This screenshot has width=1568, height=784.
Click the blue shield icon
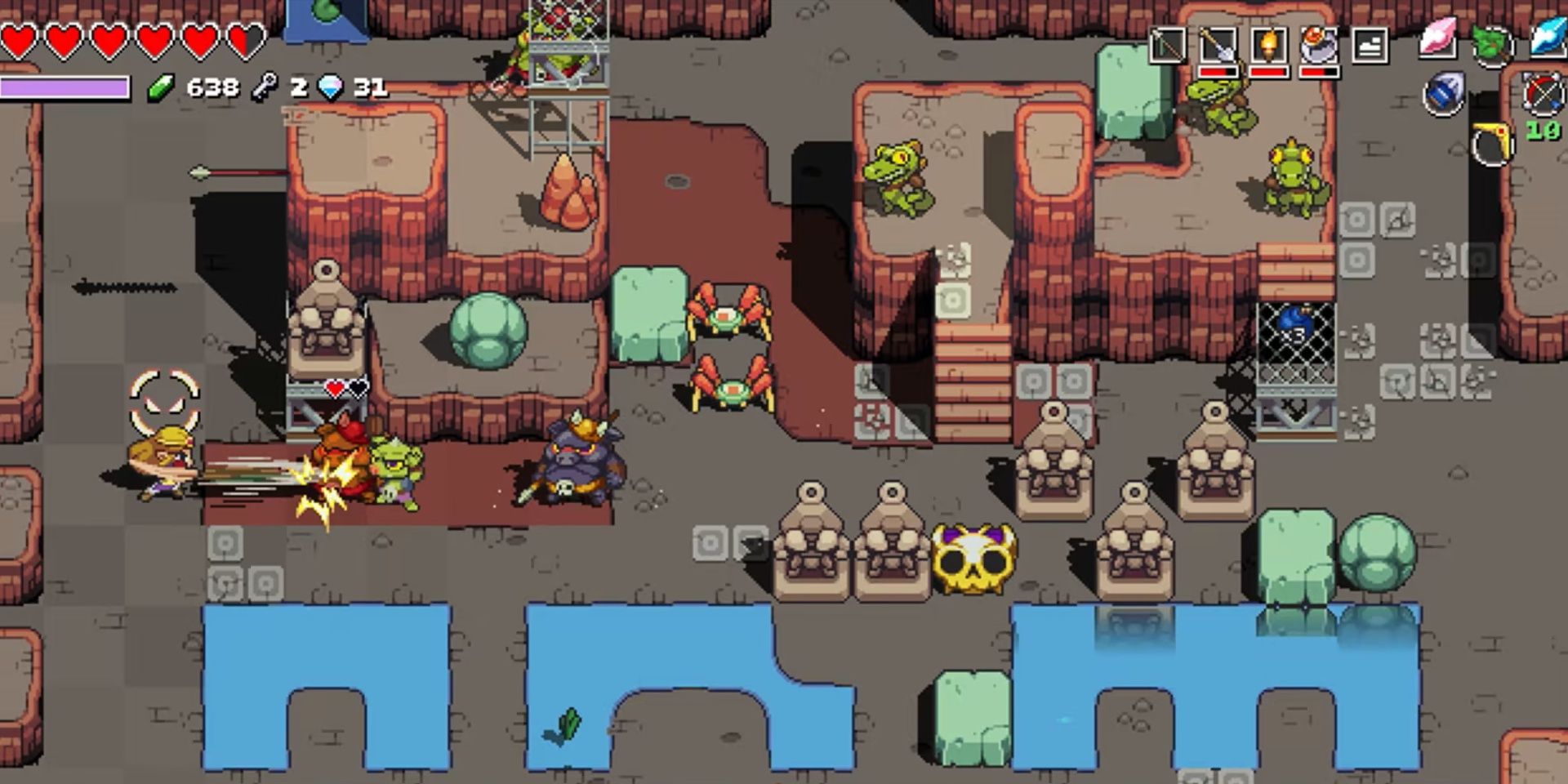click(x=1444, y=95)
